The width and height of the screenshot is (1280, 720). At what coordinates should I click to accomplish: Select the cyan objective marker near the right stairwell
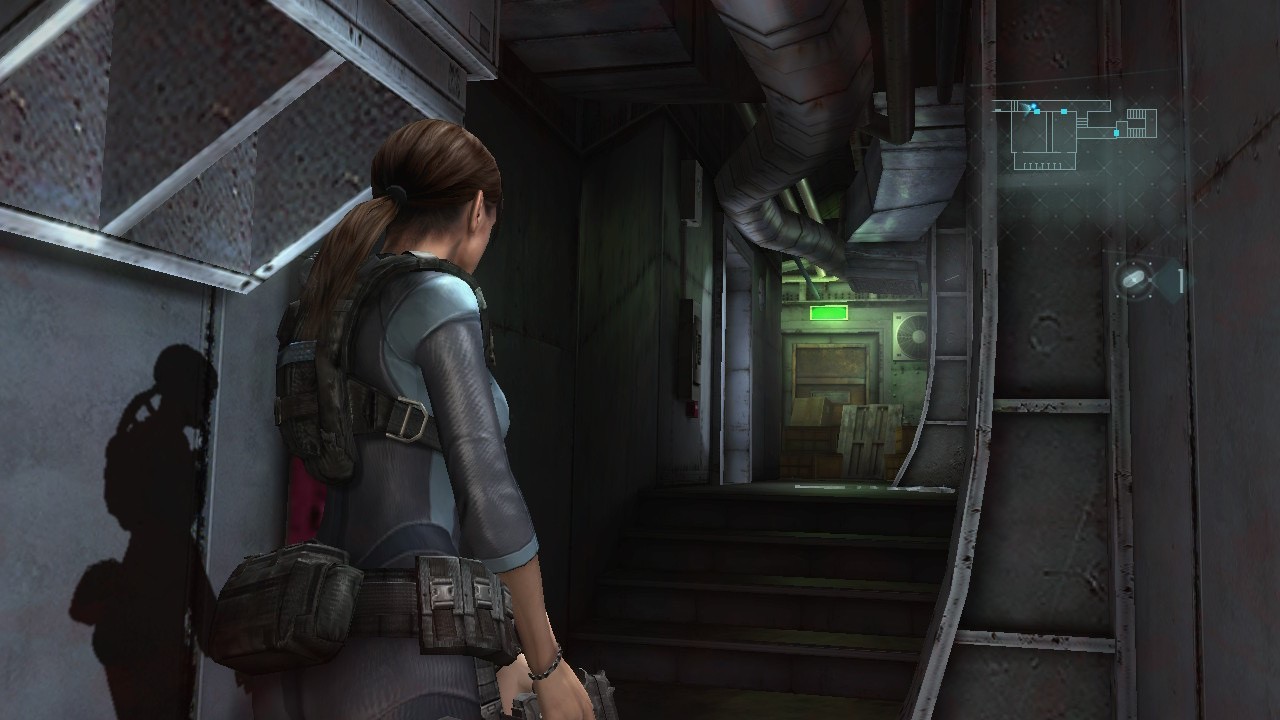[1116, 132]
